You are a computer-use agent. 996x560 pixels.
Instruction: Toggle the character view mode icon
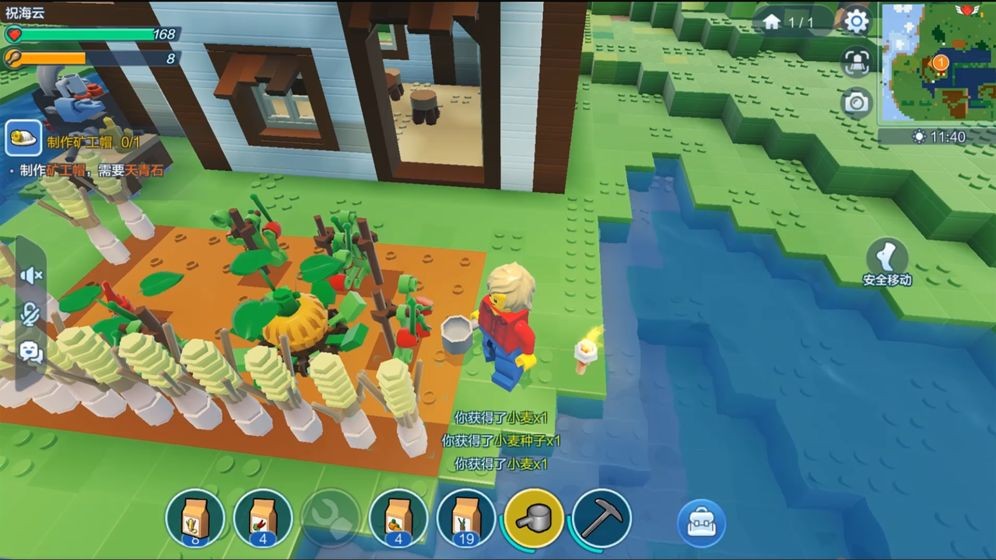click(x=856, y=61)
